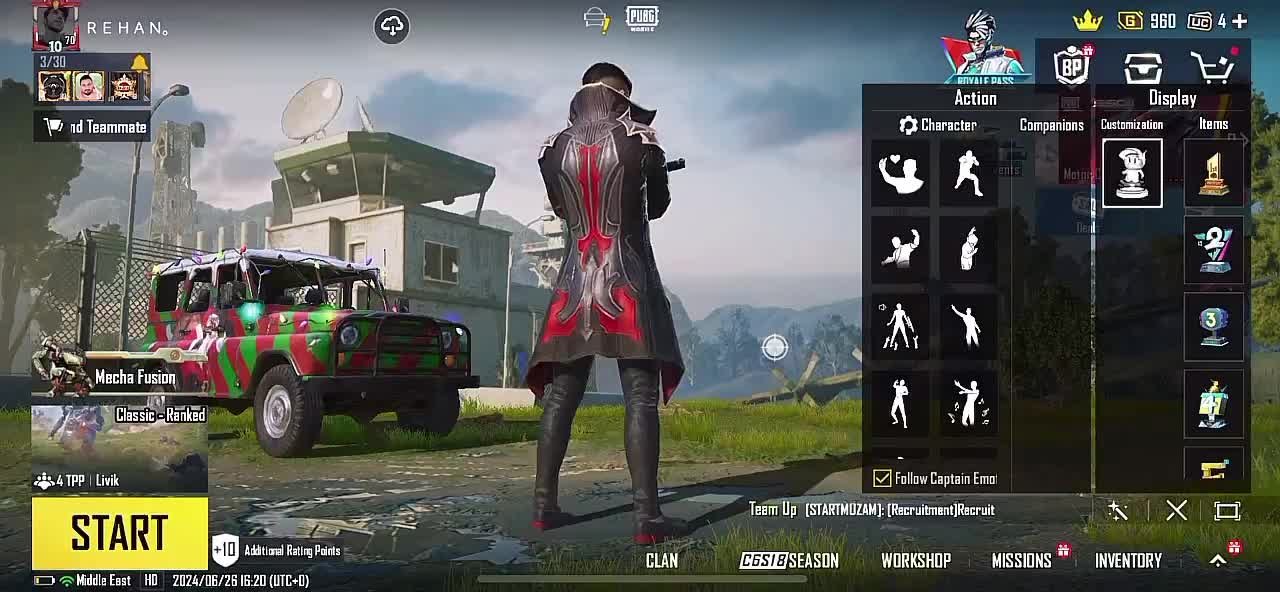This screenshot has height=592, width=1280.
Task: Select the heart gesture emote
Action: pos(900,174)
